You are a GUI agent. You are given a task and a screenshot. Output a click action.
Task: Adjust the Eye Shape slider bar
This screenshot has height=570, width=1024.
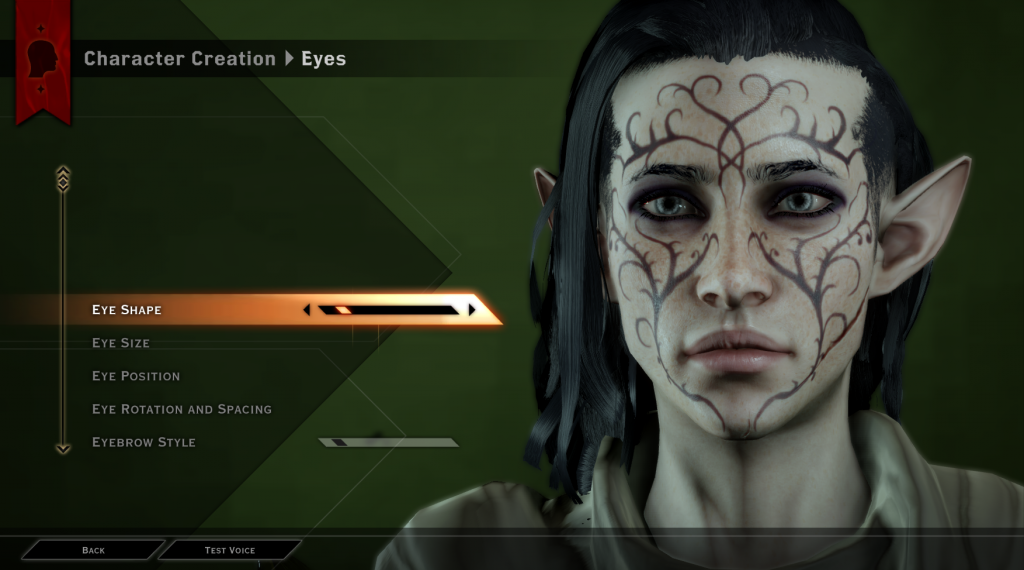click(389, 310)
